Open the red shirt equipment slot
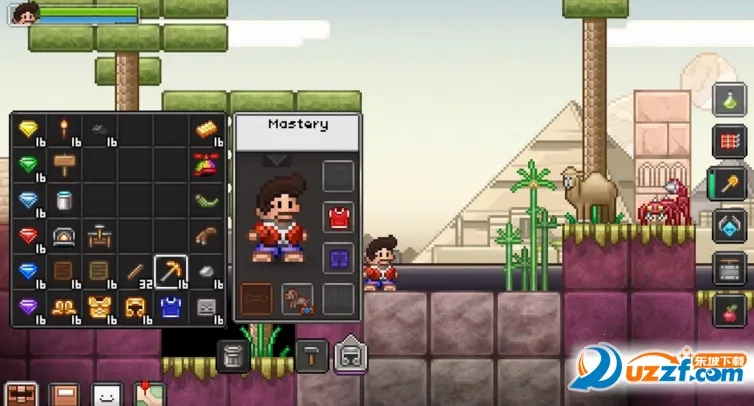Screen dimensions: 754x406 click(338, 217)
